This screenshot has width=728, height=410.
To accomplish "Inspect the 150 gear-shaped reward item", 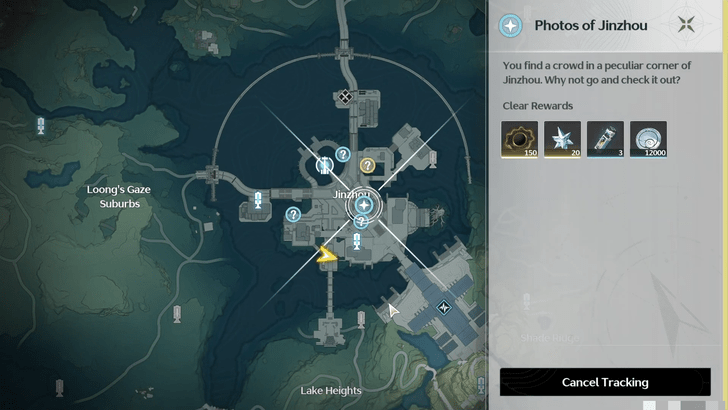I will [x=520, y=140].
